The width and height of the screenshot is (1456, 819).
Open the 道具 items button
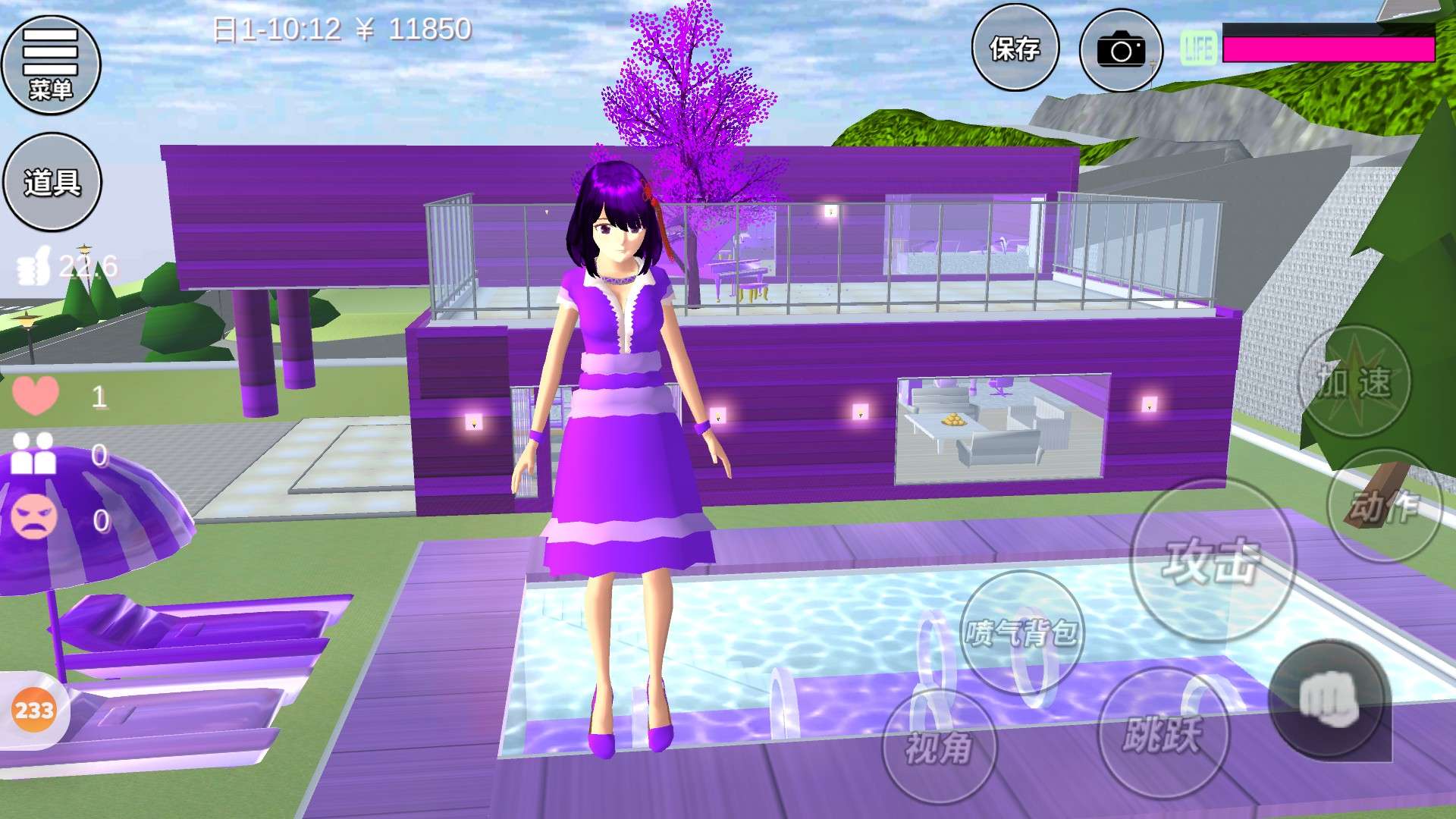point(52,182)
